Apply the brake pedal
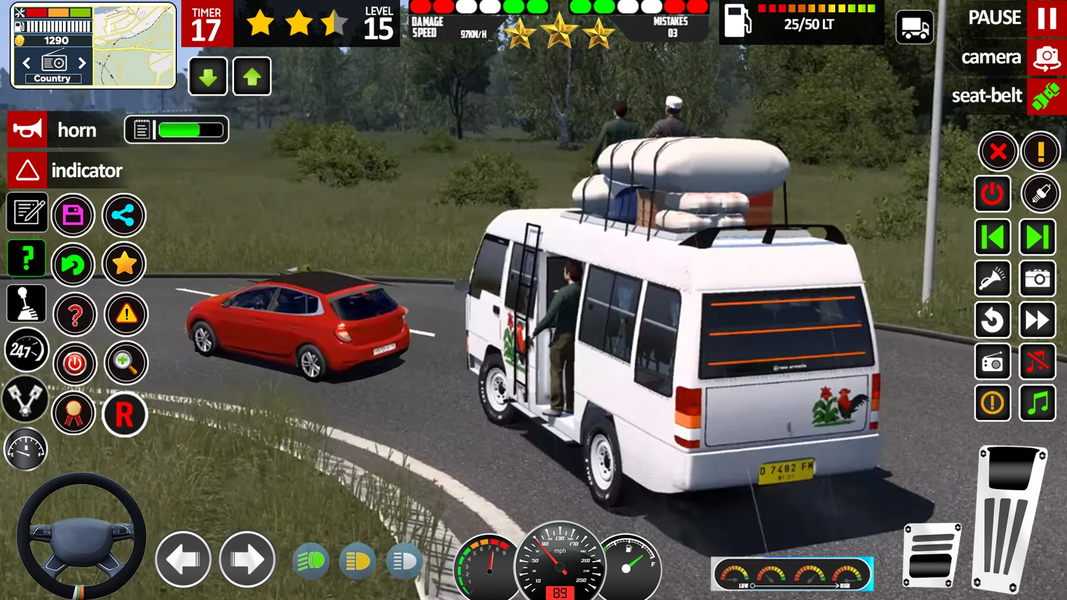1067x600 pixels. click(930, 554)
